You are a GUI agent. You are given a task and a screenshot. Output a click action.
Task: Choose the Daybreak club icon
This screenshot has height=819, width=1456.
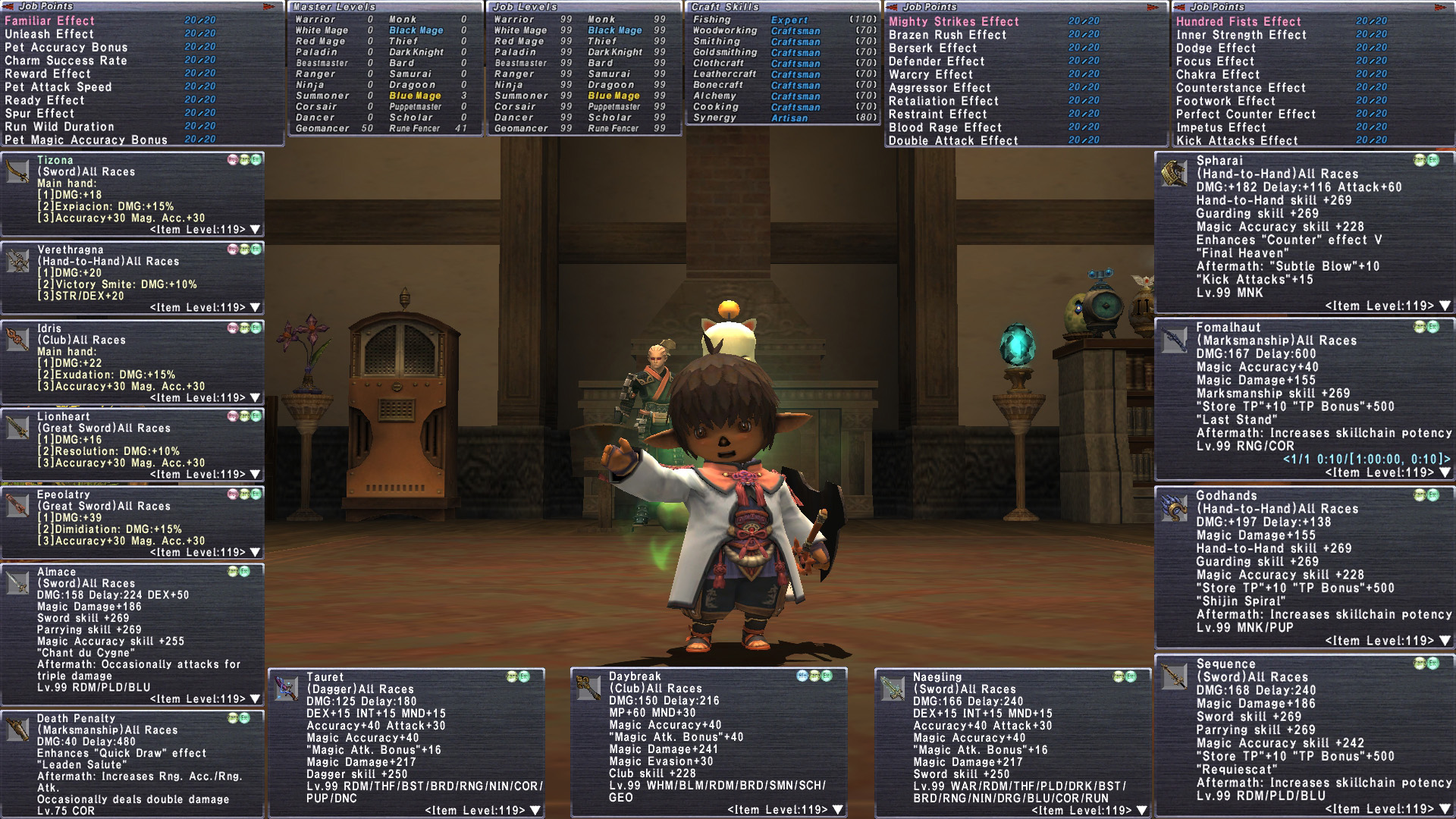(x=589, y=688)
